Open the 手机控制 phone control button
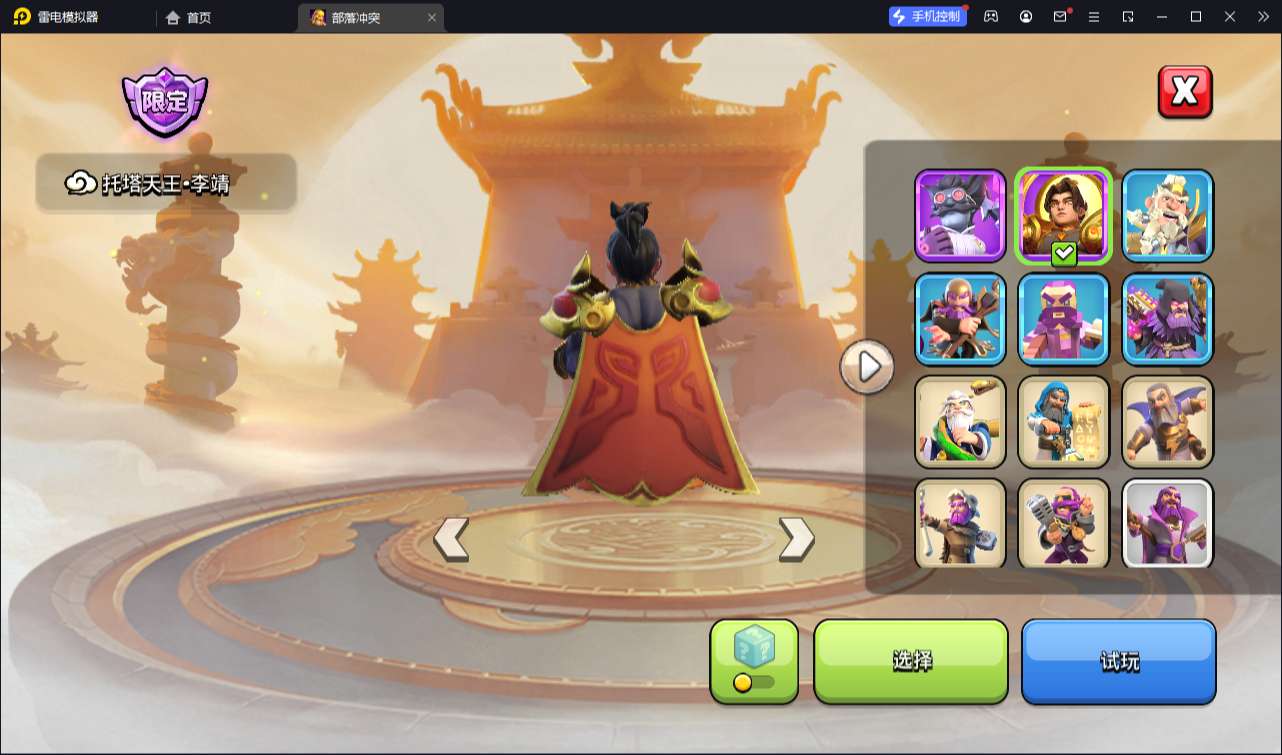1282x755 pixels. coord(928,16)
